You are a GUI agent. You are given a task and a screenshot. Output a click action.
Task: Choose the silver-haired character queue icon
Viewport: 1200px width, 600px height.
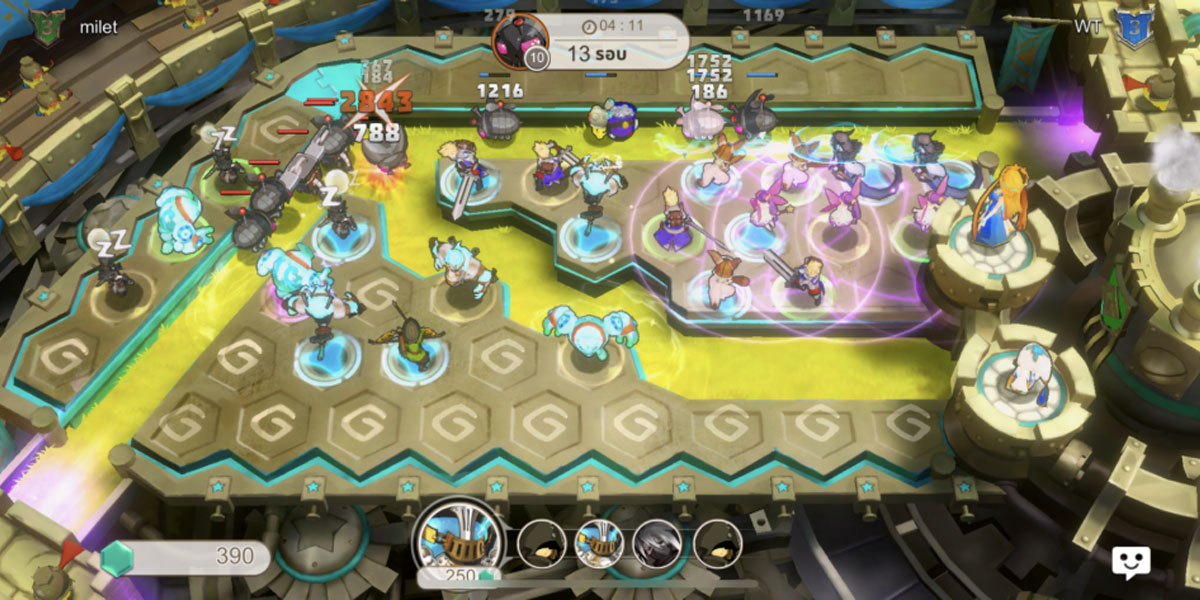[658, 543]
